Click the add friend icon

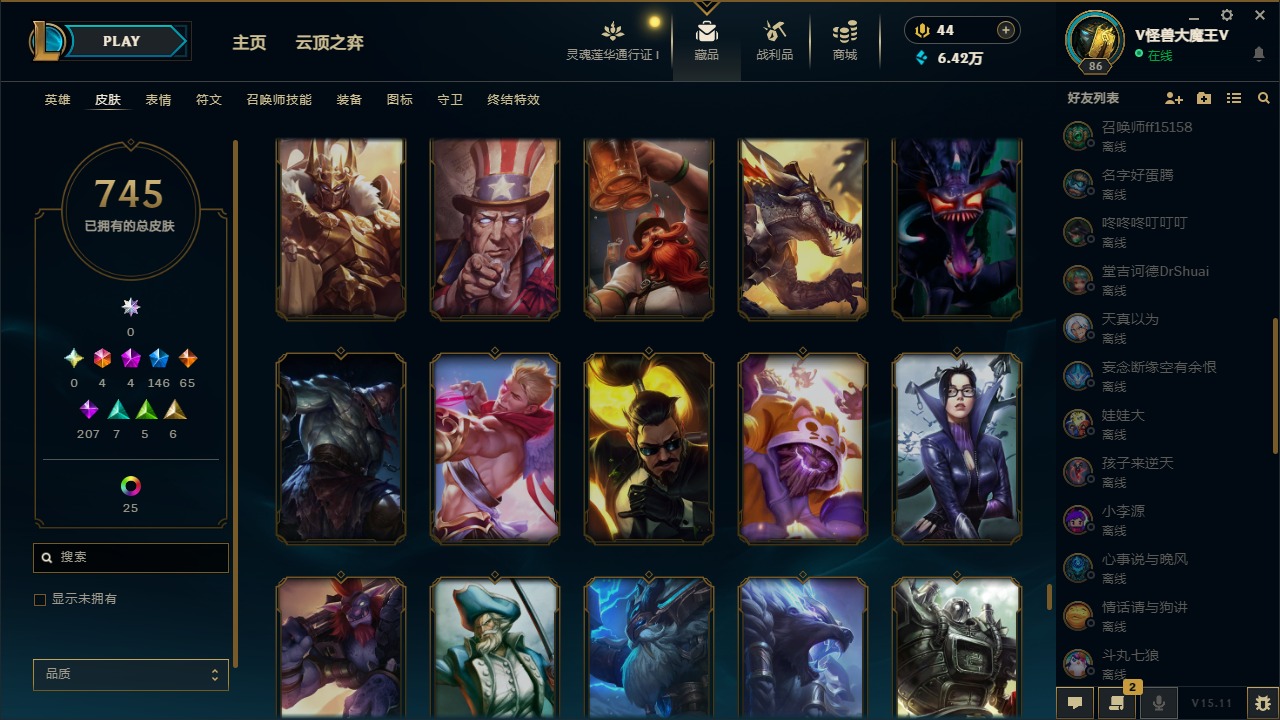[x=1173, y=97]
